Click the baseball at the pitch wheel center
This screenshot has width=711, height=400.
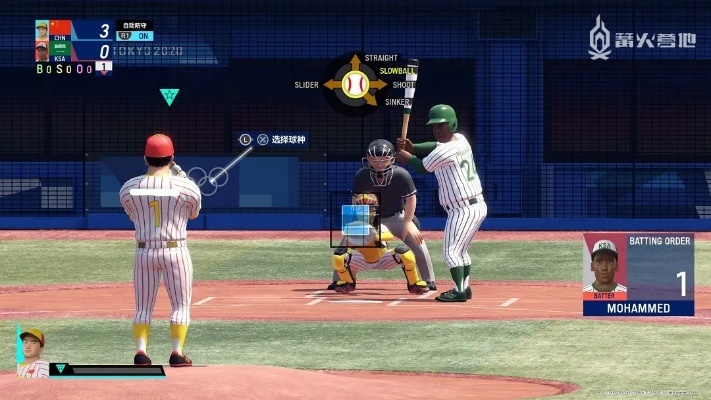(x=353, y=84)
